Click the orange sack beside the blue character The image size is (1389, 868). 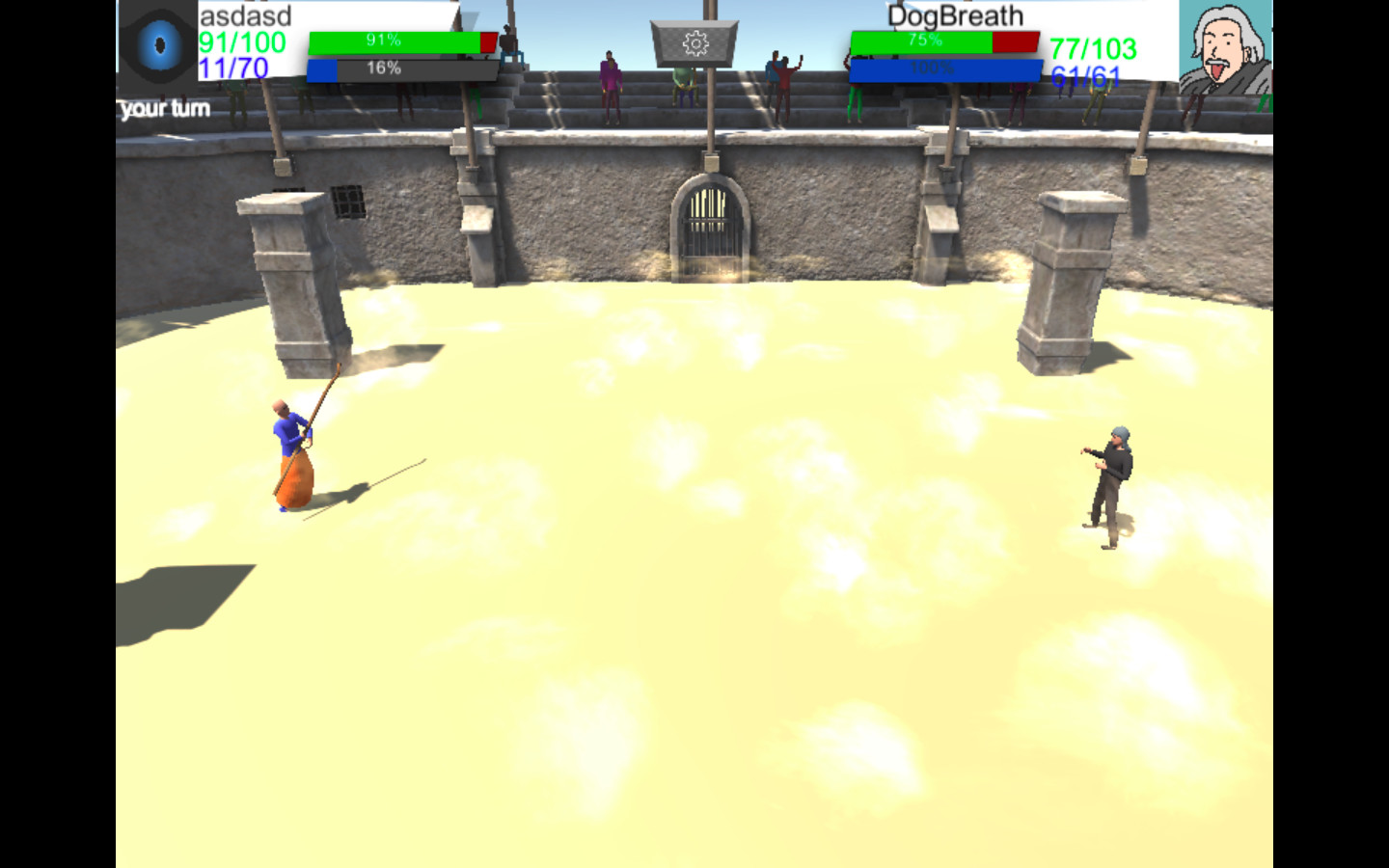click(296, 477)
